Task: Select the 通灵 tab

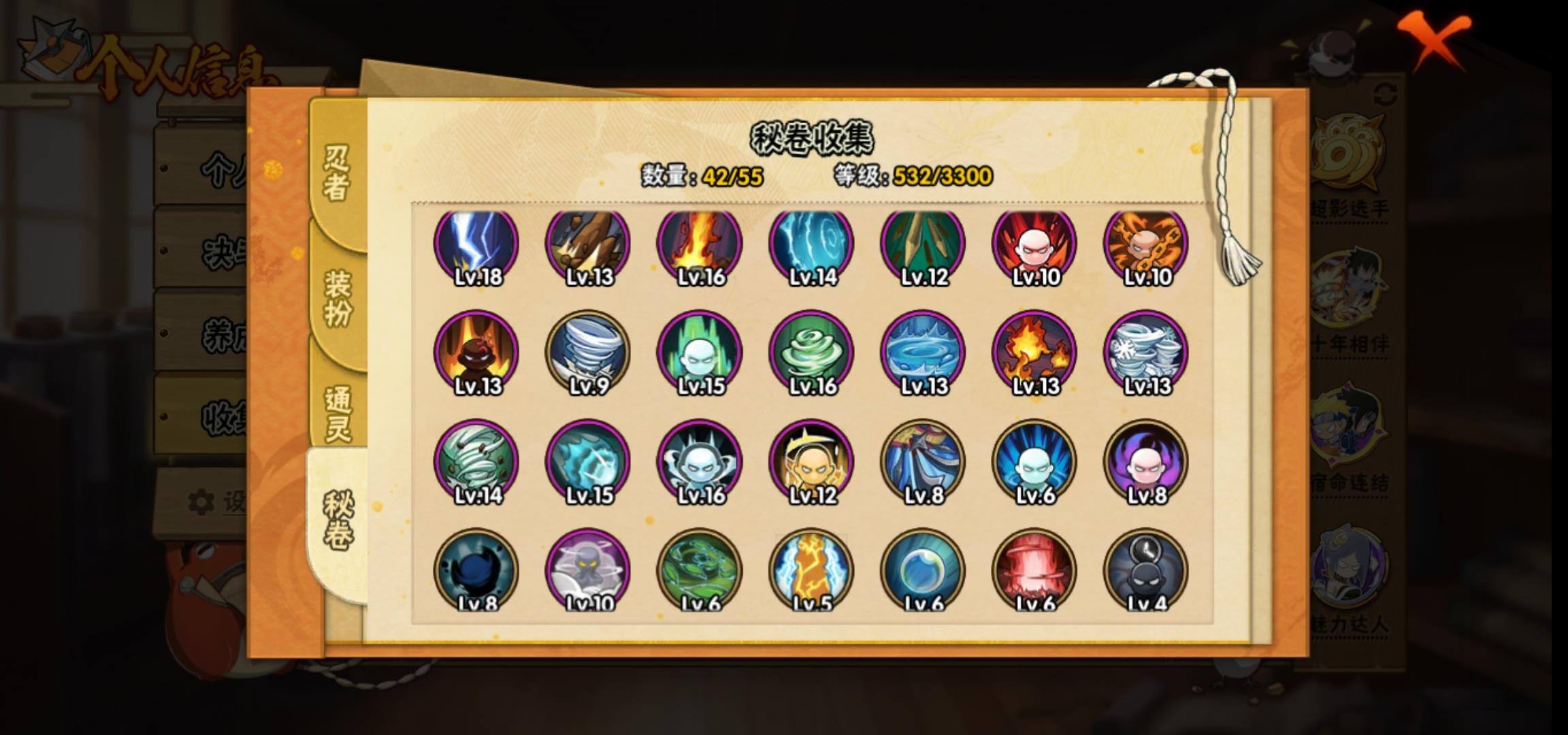Action: click(x=338, y=414)
